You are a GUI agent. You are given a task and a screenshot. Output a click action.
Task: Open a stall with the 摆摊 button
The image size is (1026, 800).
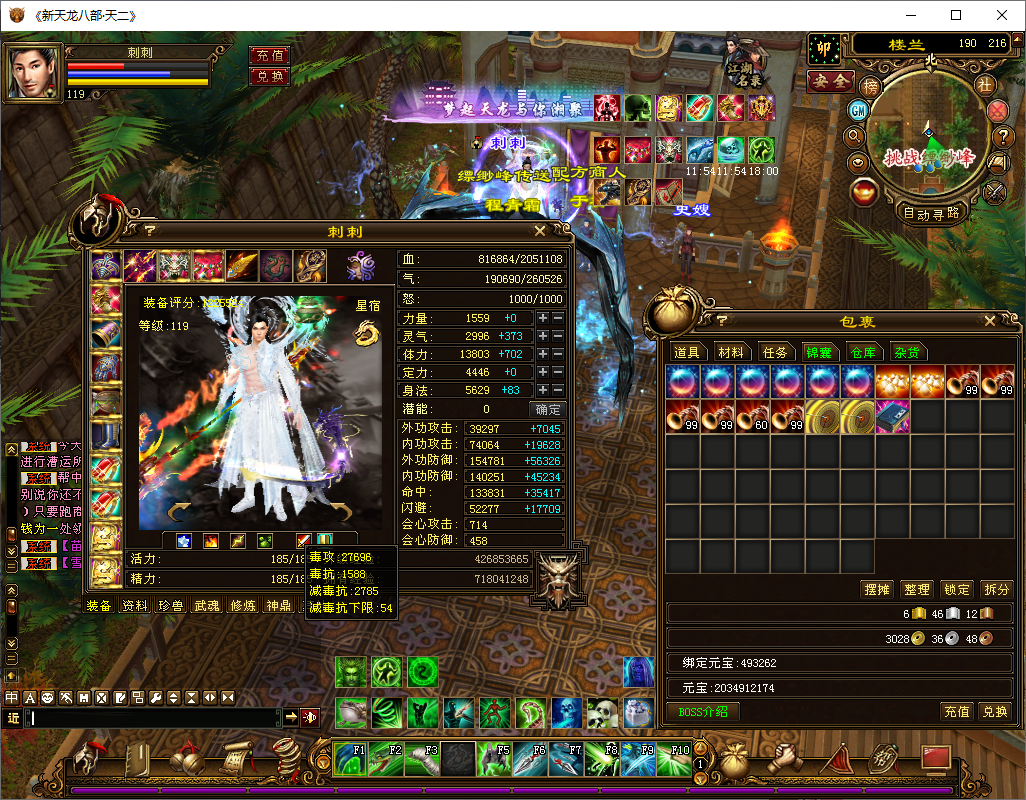pyautogui.click(x=876, y=590)
